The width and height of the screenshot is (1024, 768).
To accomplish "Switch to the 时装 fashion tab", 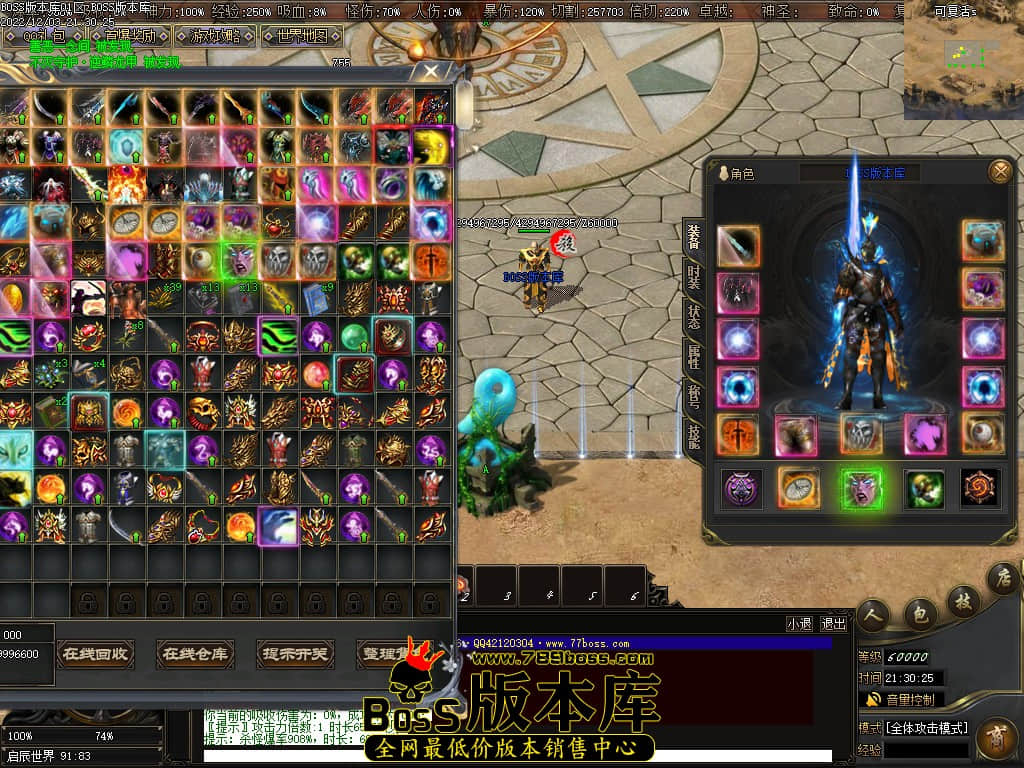I will click(693, 276).
